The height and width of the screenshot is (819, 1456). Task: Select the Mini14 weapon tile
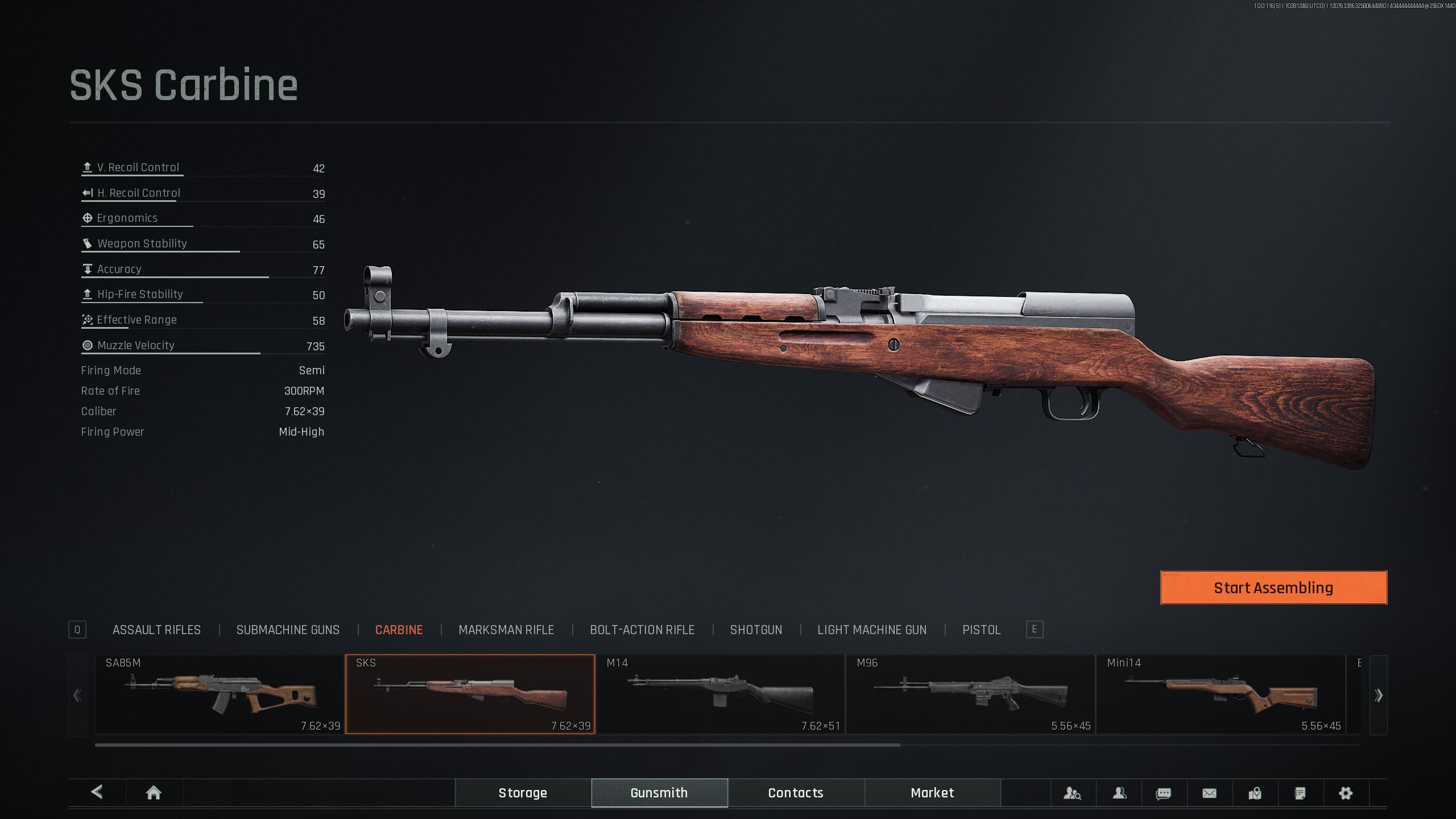(1221, 694)
